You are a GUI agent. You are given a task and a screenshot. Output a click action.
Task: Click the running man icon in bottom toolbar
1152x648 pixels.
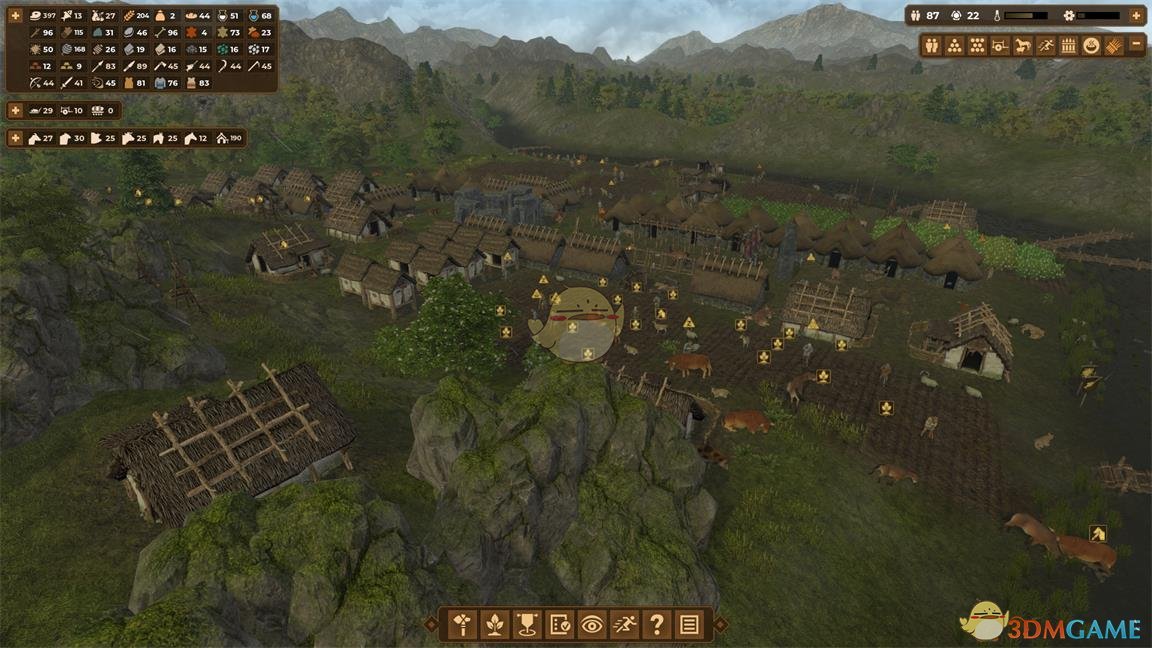coord(624,625)
